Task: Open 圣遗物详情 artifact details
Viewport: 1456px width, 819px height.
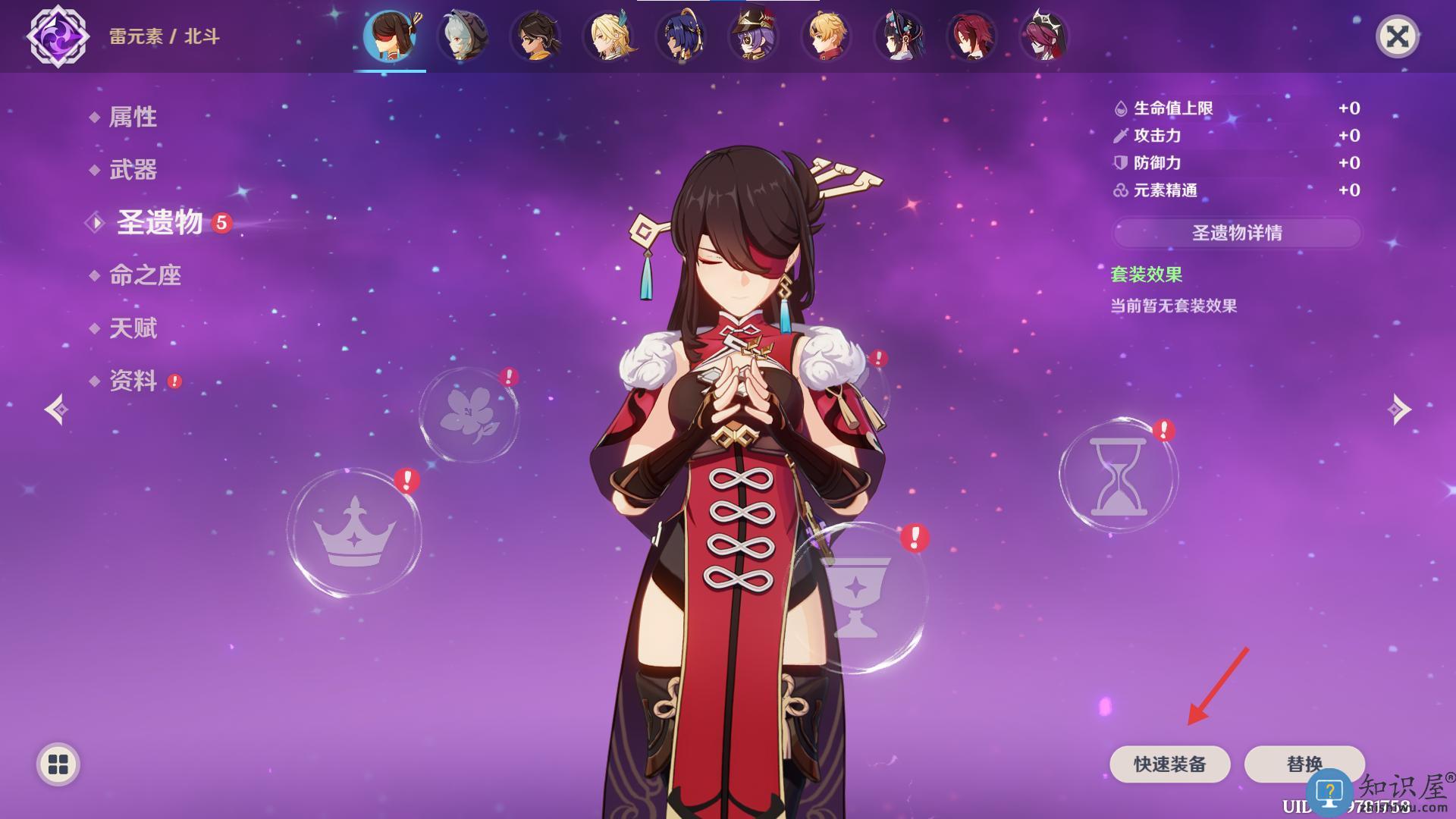Action: tap(1237, 233)
